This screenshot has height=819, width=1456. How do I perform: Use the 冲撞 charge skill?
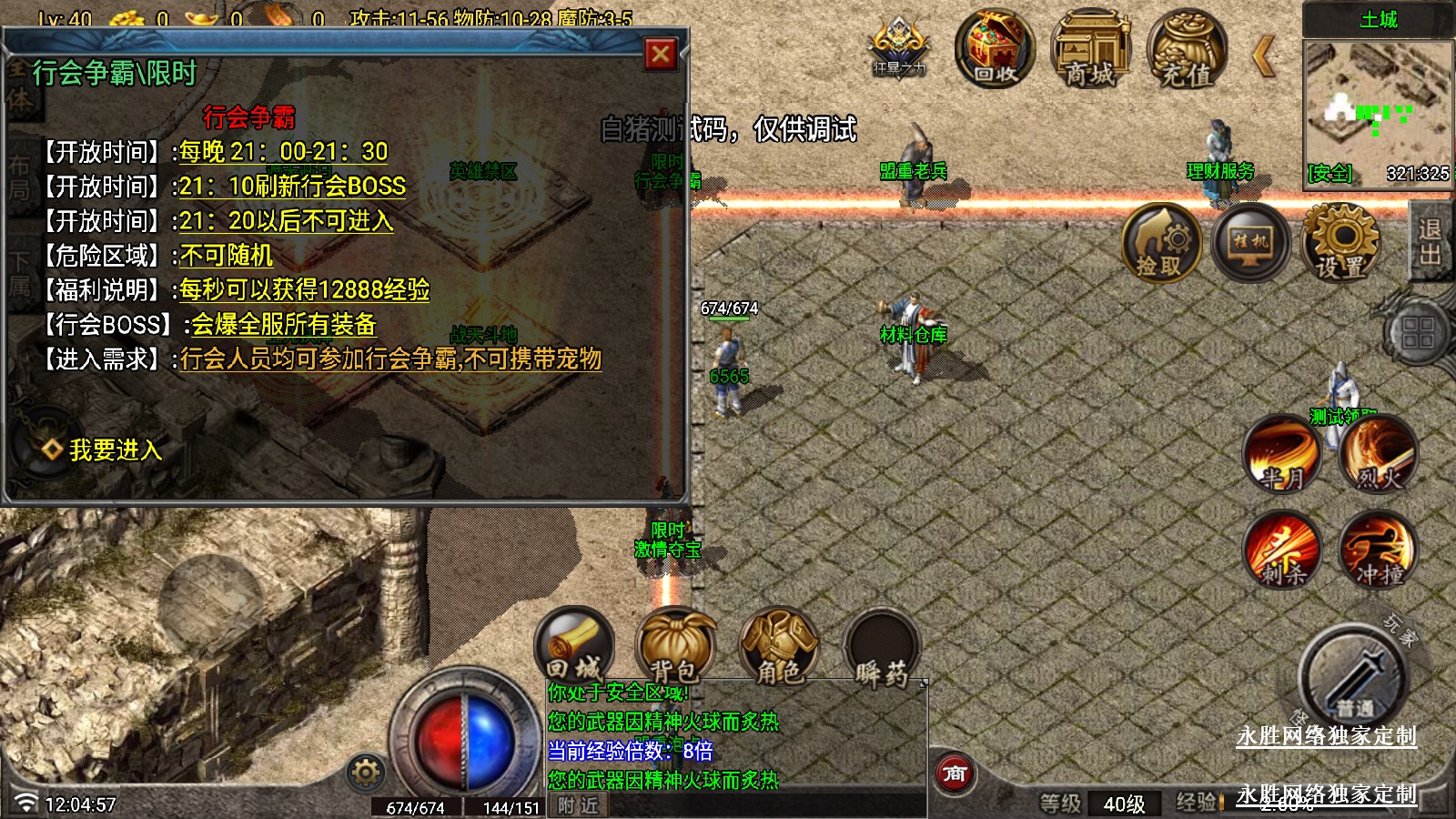coord(1379,549)
